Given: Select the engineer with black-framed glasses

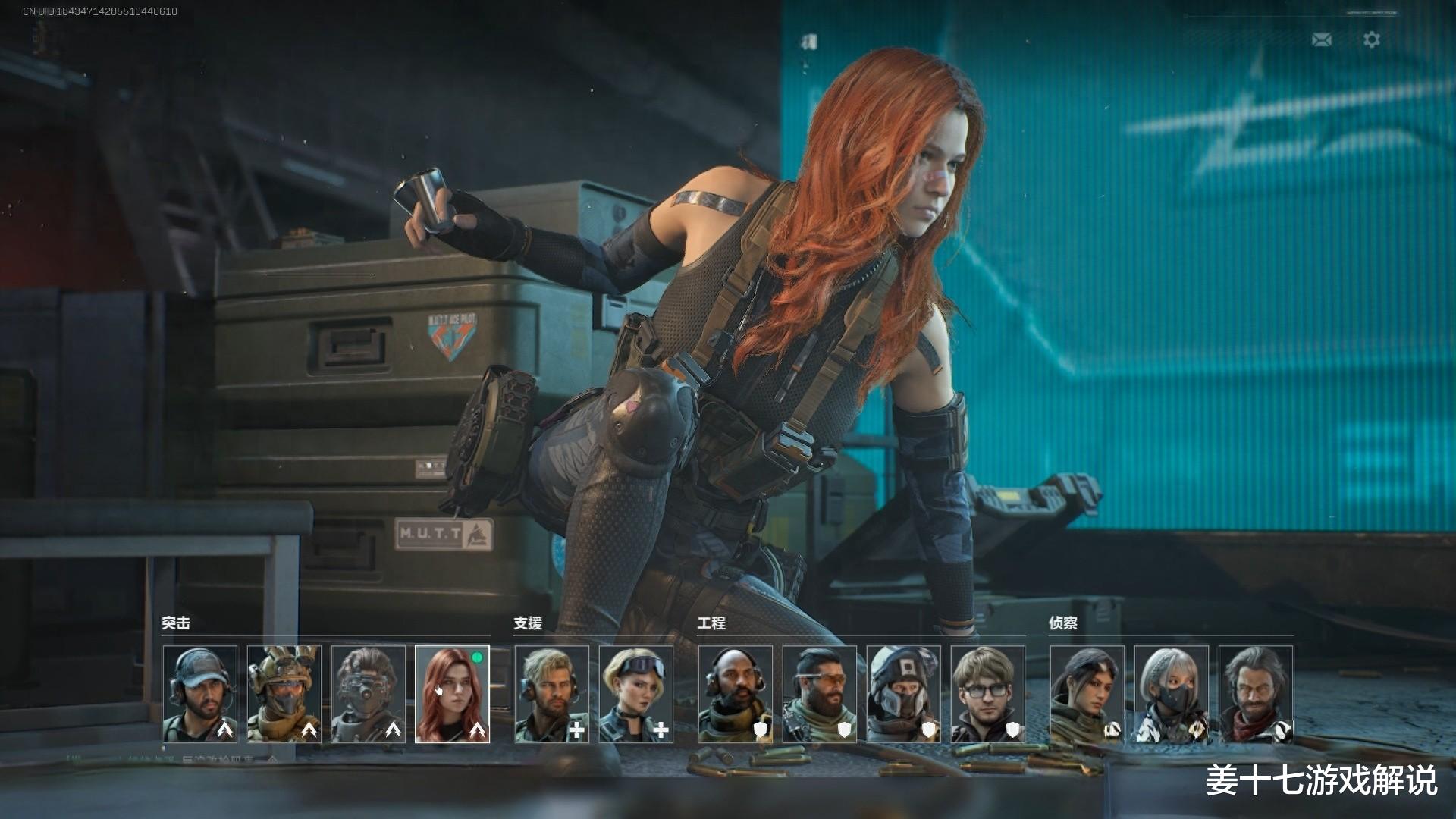Looking at the screenshot, I should 988,694.
